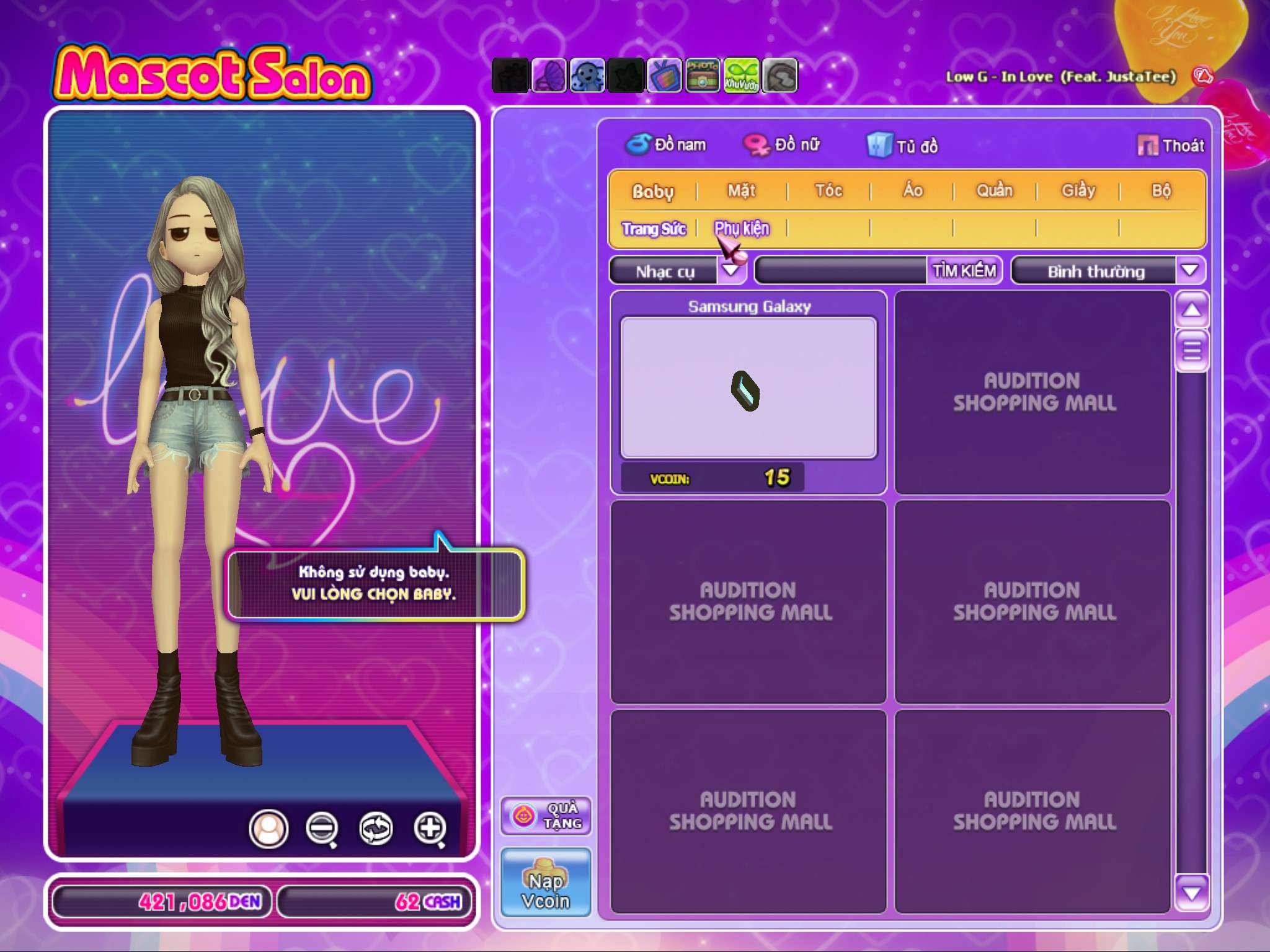The width and height of the screenshot is (1270, 952).
Task: Choose the Bộ outfit set category
Action: pos(1161,191)
